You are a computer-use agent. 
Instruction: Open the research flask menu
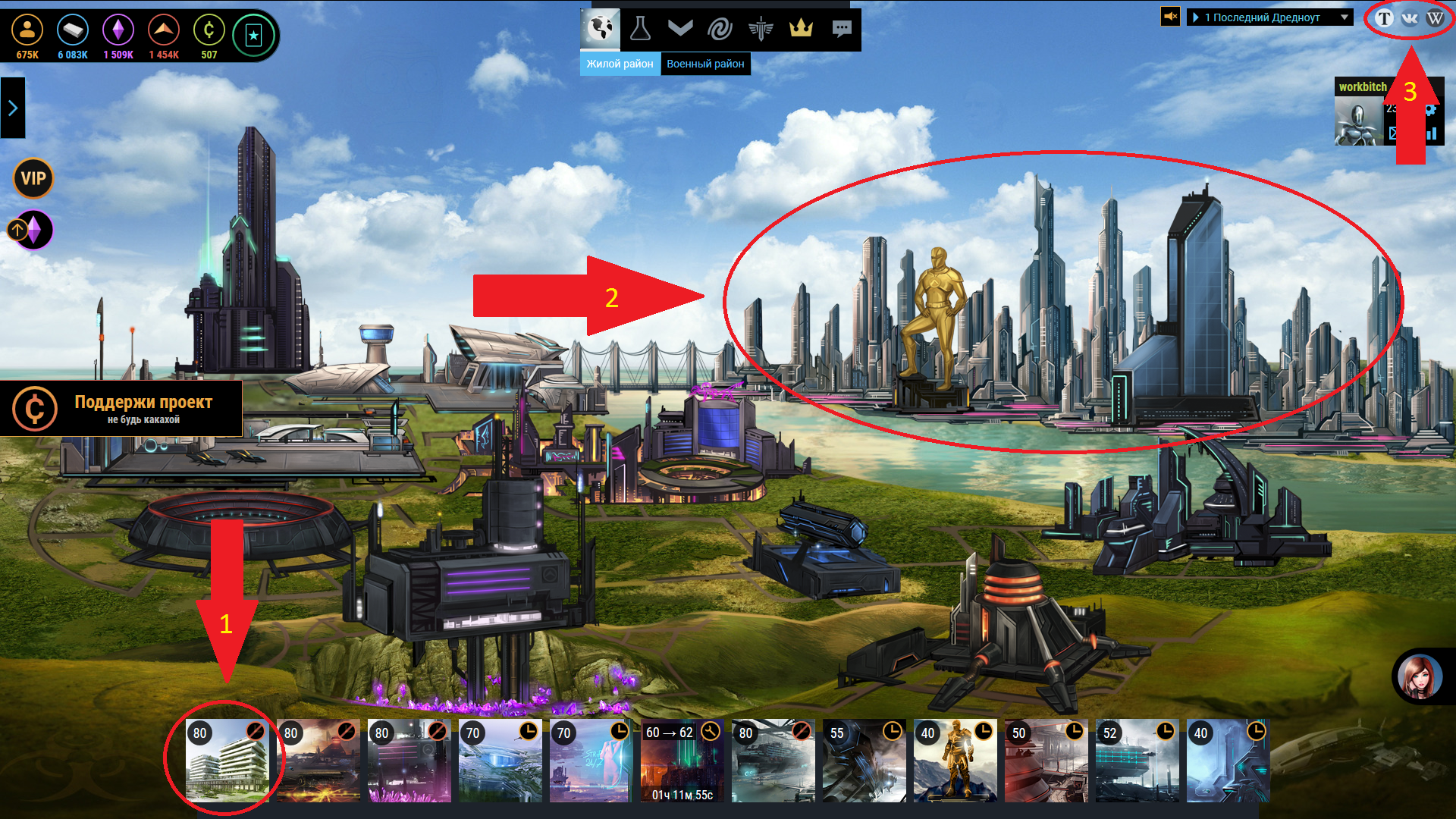(640, 29)
